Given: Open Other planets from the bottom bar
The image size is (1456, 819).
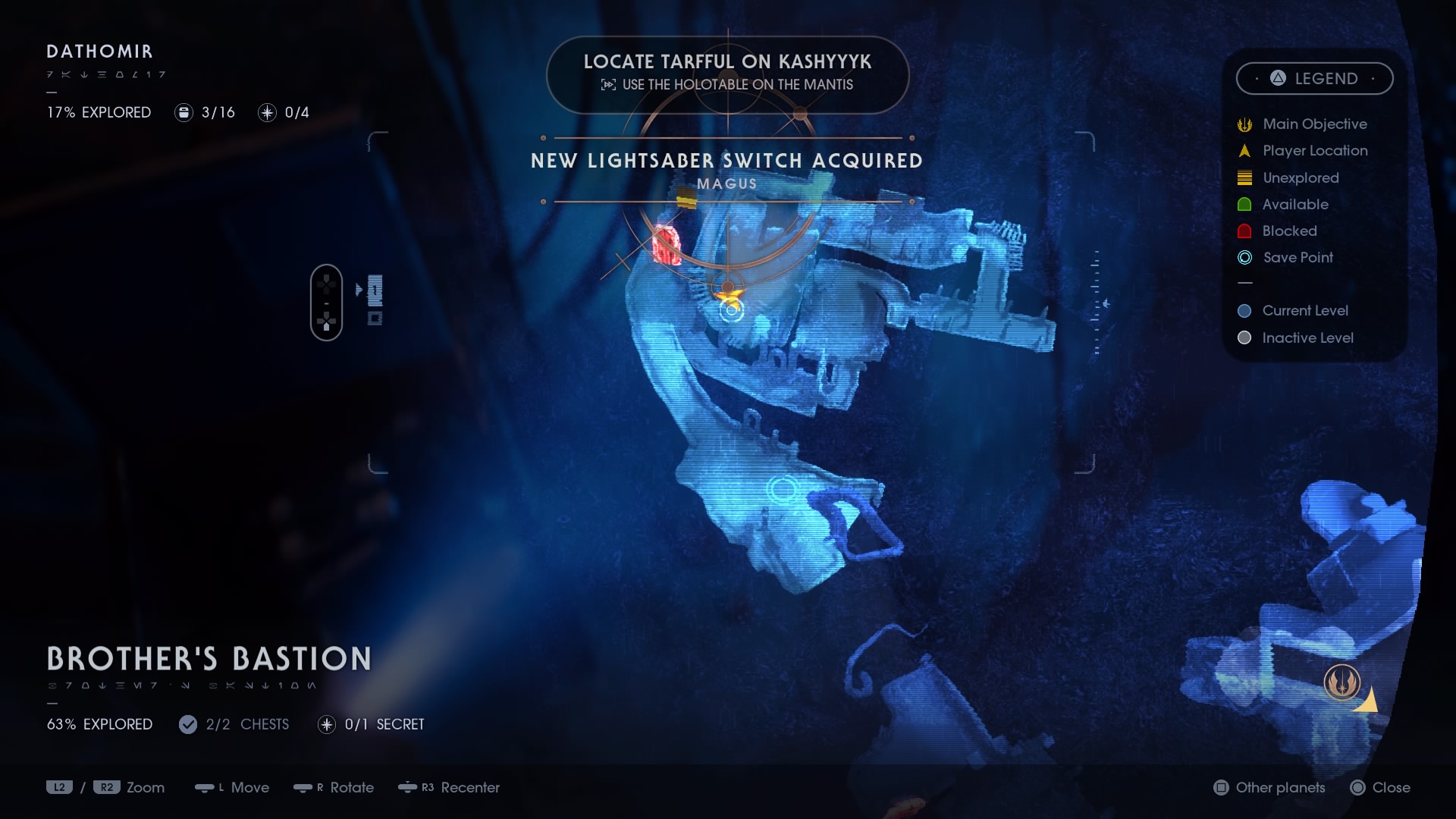Looking at the screenshot, I should point(1268,788).
